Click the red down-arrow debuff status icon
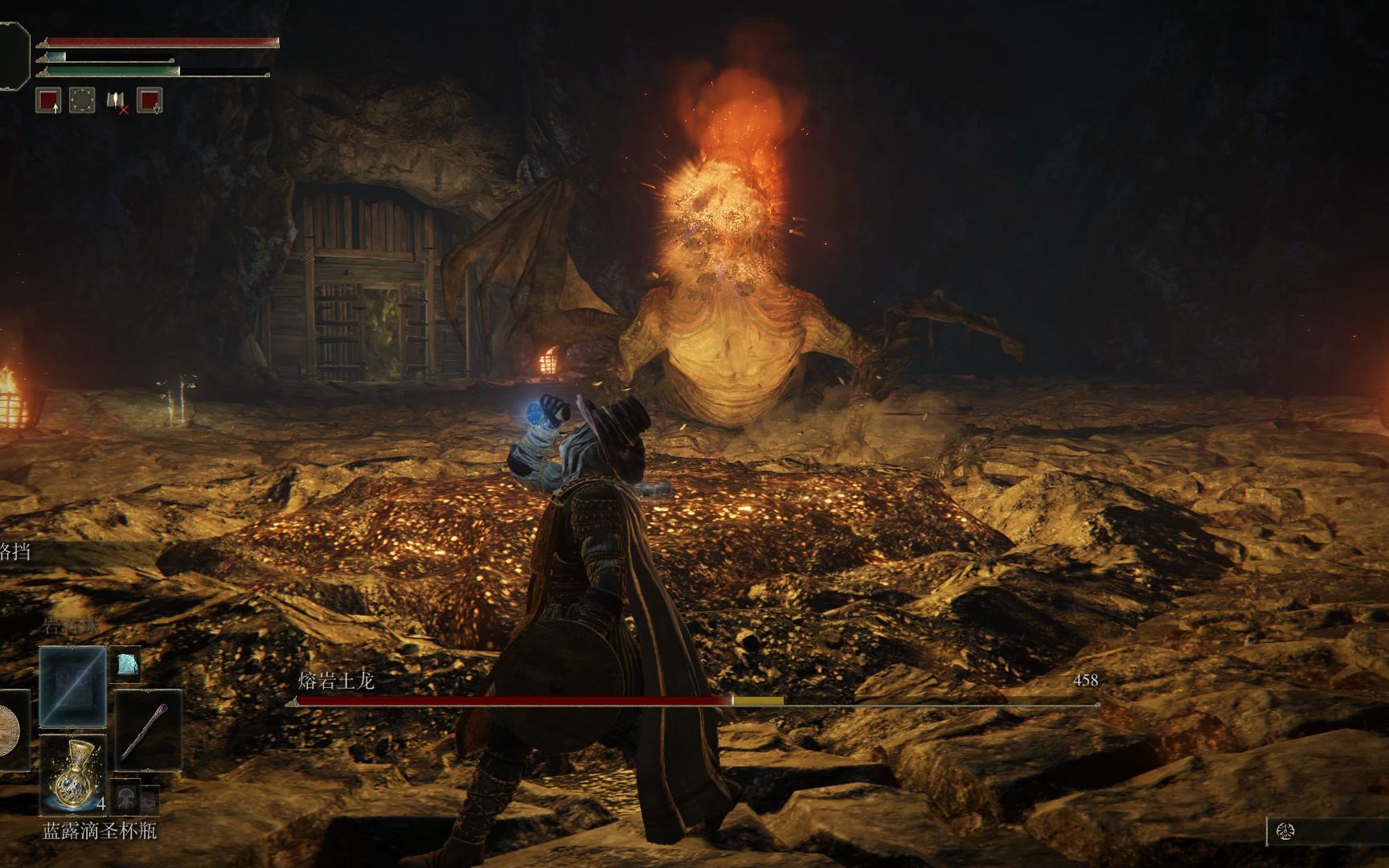Screen dimensions: 1389x868 pyautogui.click(x=150, y=100)
